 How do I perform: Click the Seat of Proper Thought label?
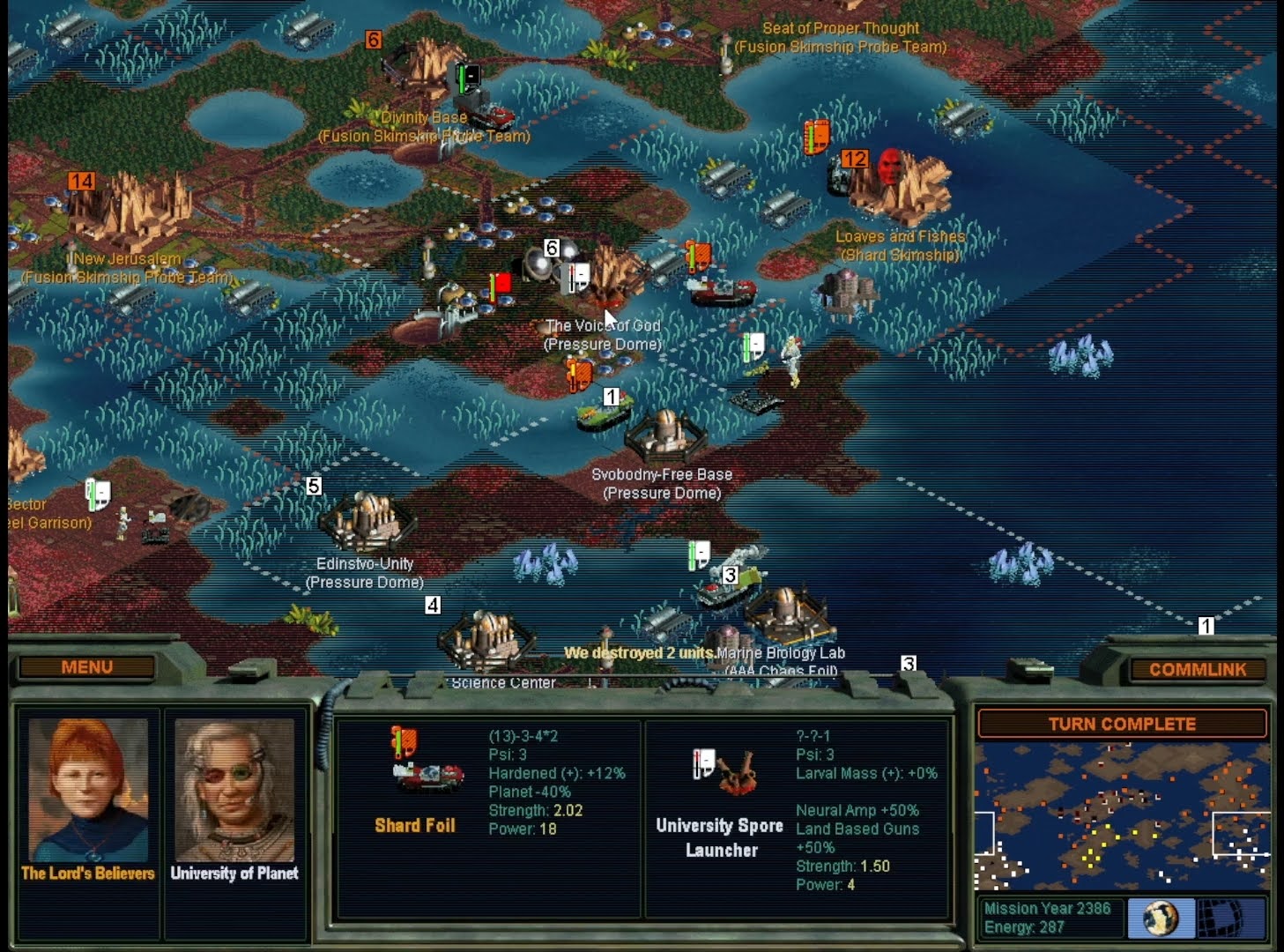842,28
